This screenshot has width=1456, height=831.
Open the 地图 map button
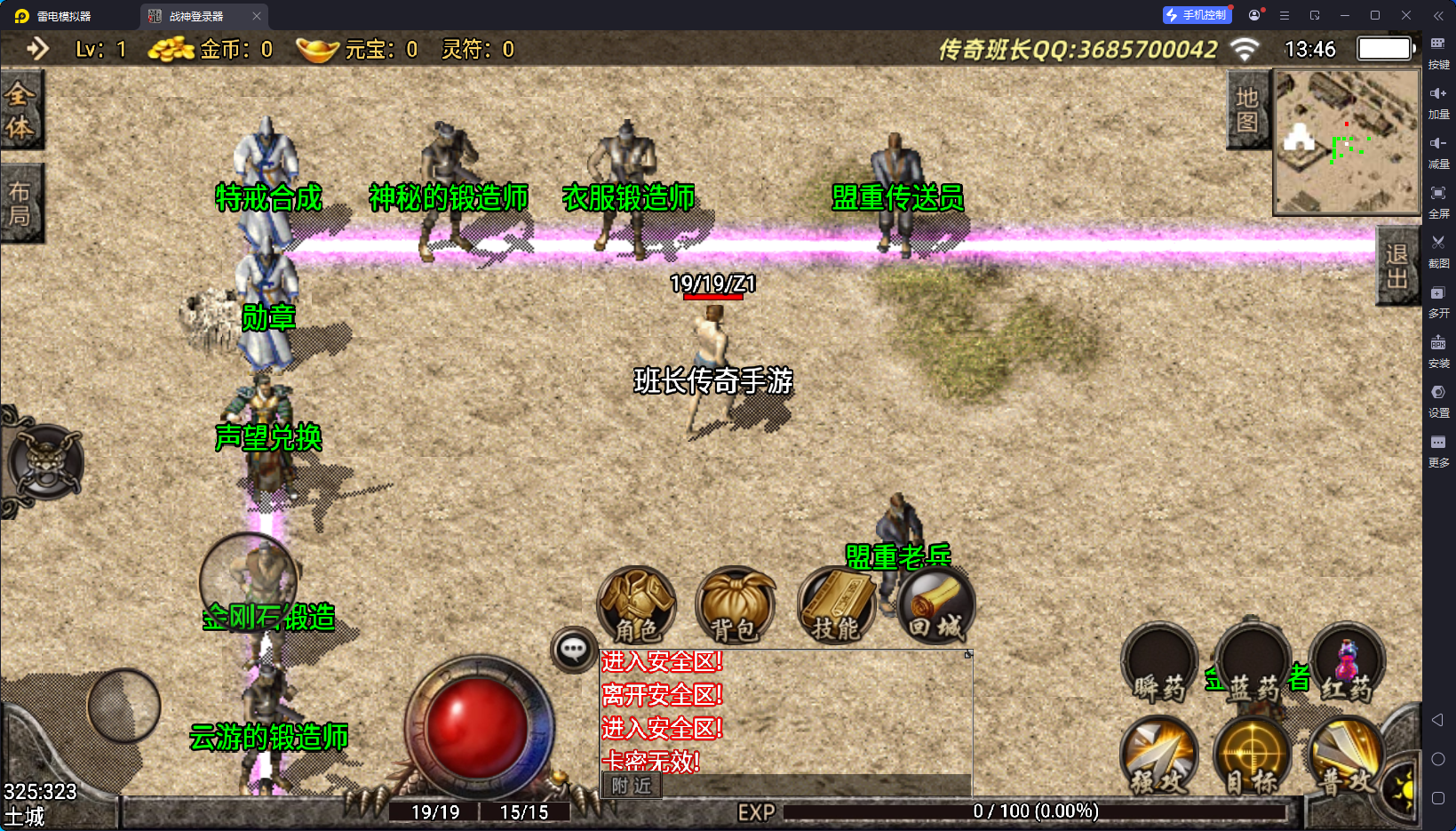click(1247, 110)
